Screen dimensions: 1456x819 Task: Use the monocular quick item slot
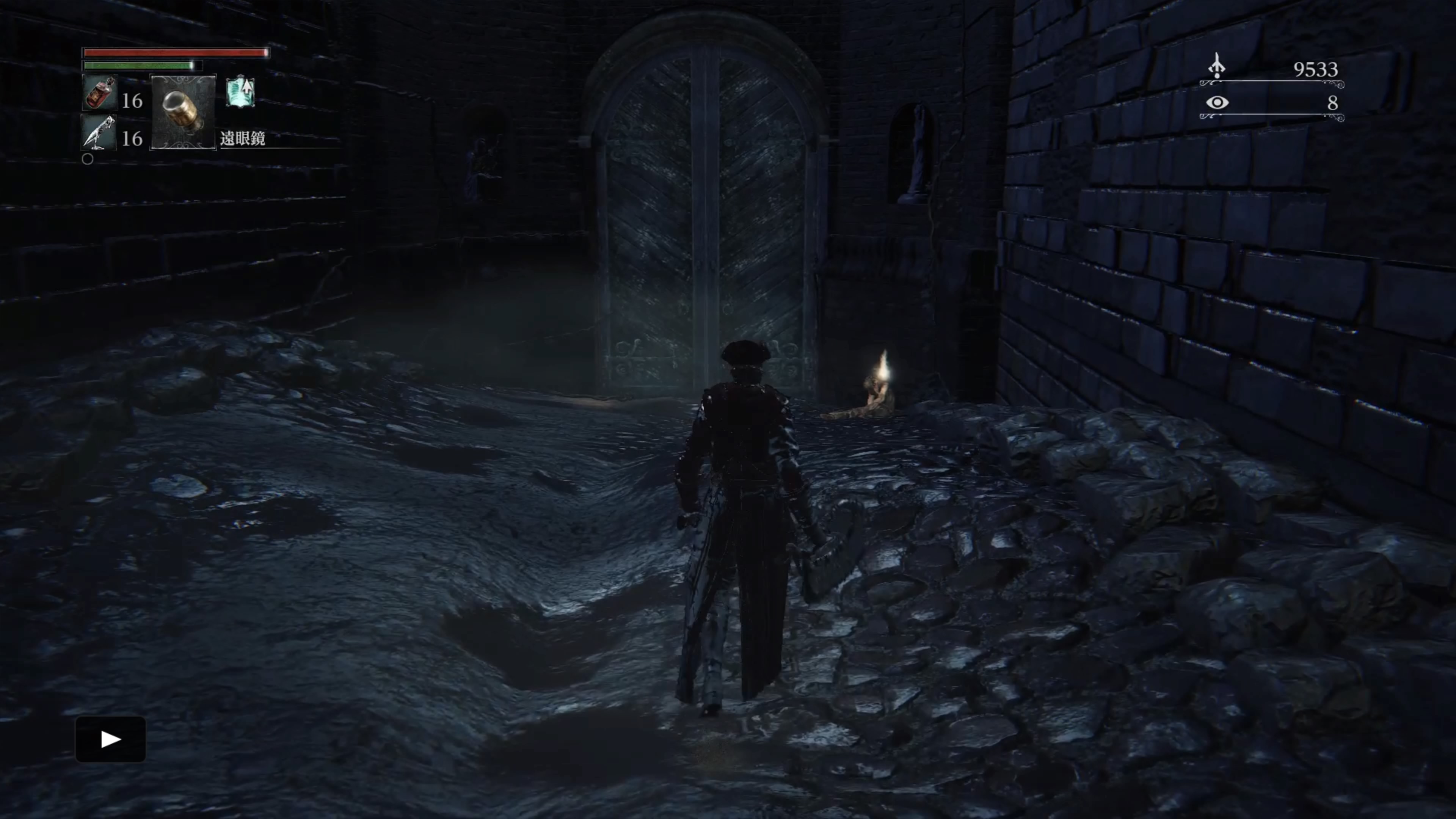[x=183, y=111]
